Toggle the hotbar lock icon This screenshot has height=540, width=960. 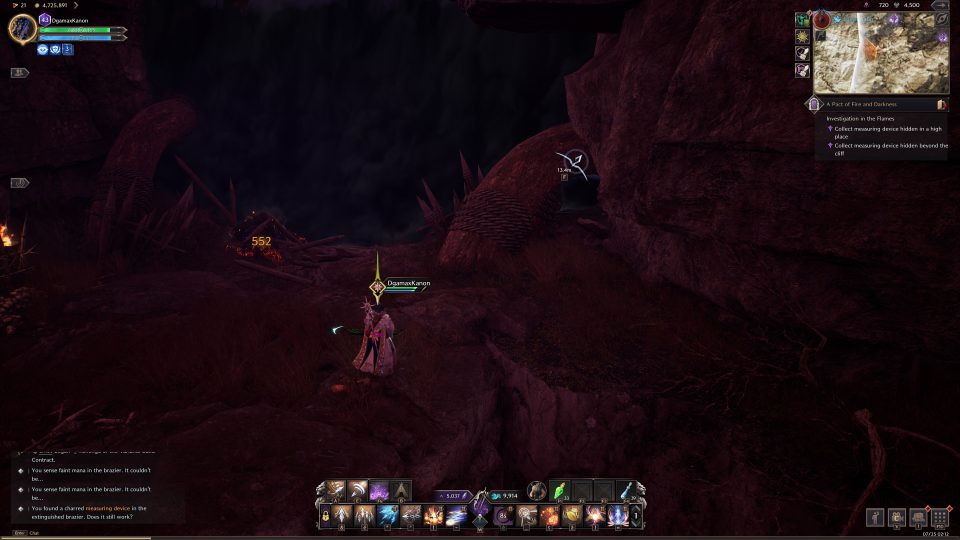(x=325, y=516)
